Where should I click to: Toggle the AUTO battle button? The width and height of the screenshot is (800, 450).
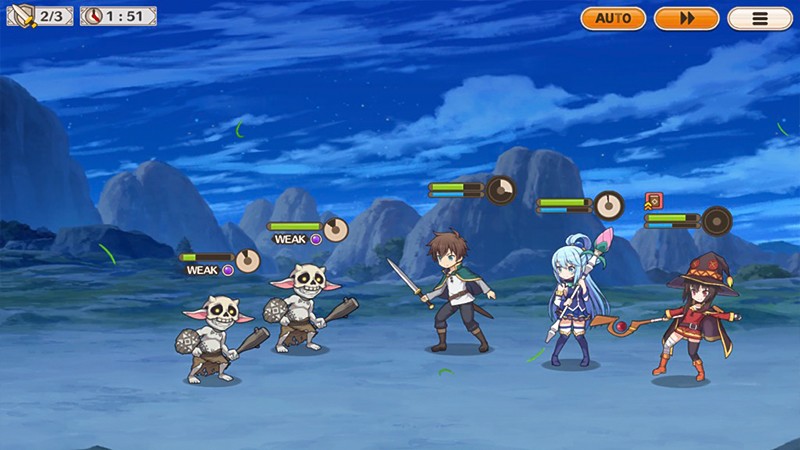click(x=613, y=18)
